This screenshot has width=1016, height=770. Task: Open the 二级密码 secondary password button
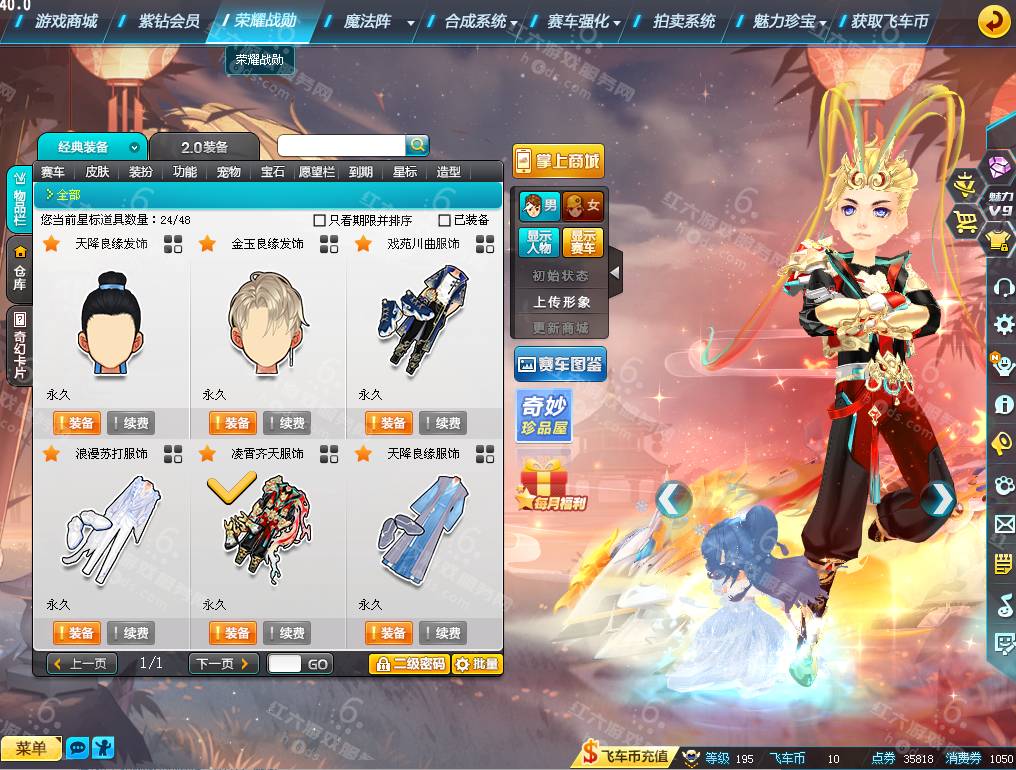point(408,664)
